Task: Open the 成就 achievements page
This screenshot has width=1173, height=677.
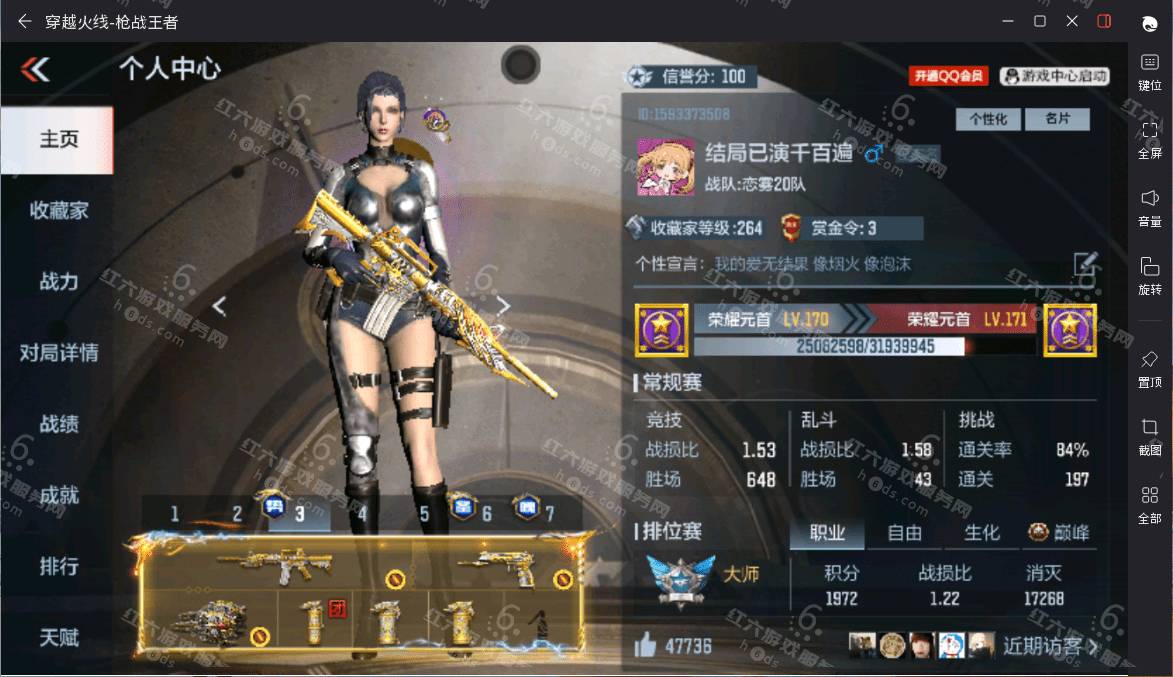Action: (58, 494)
